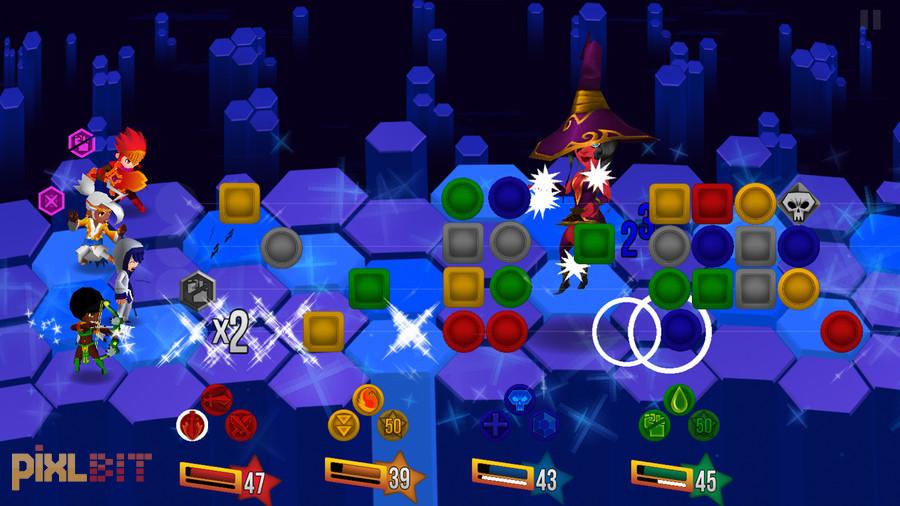900x506 pixels.
Task: Tap the grey skull tile on the board
Action: pos(796,203)
